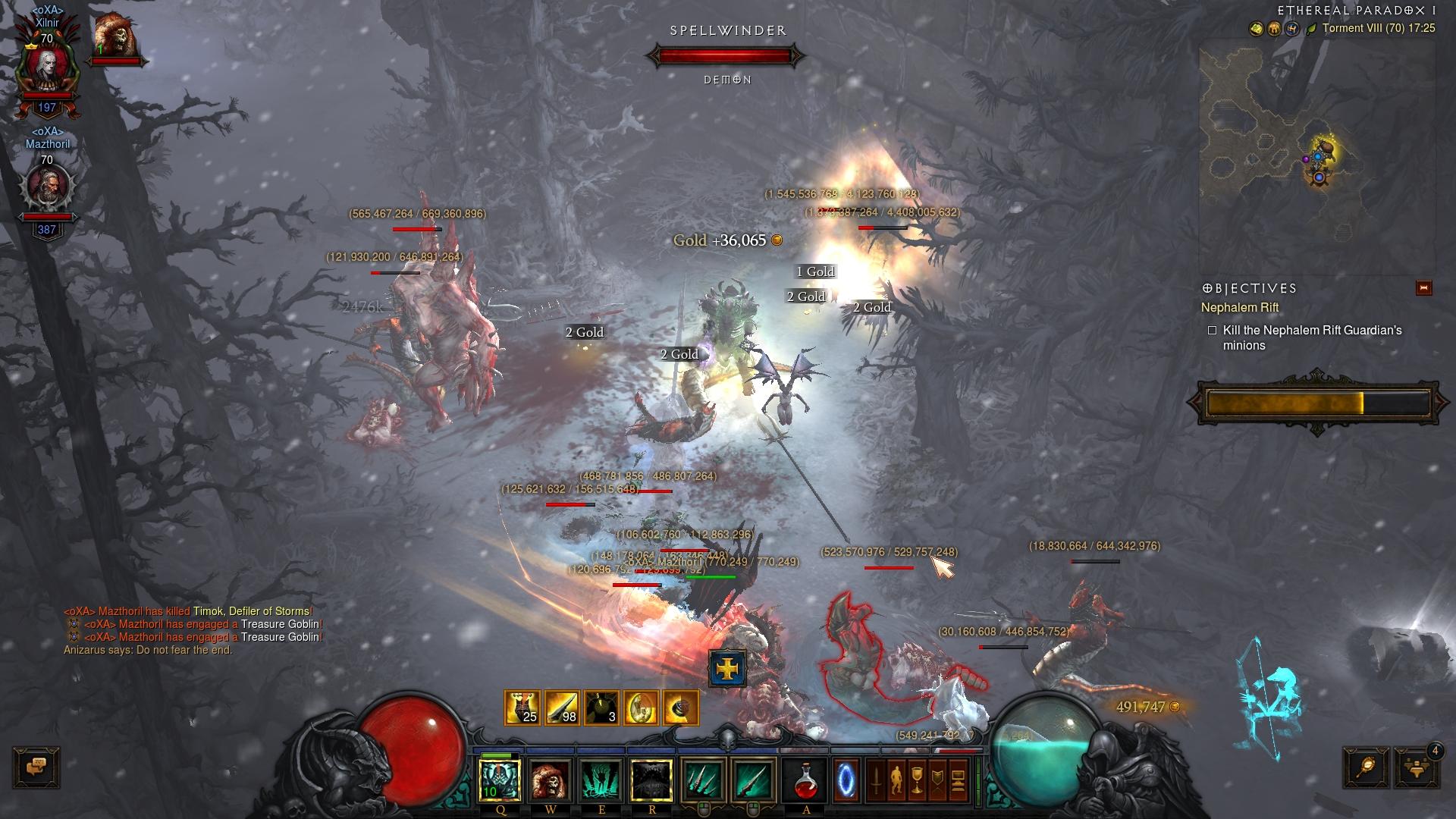Open the chat speech bubble button

(36, 767)
